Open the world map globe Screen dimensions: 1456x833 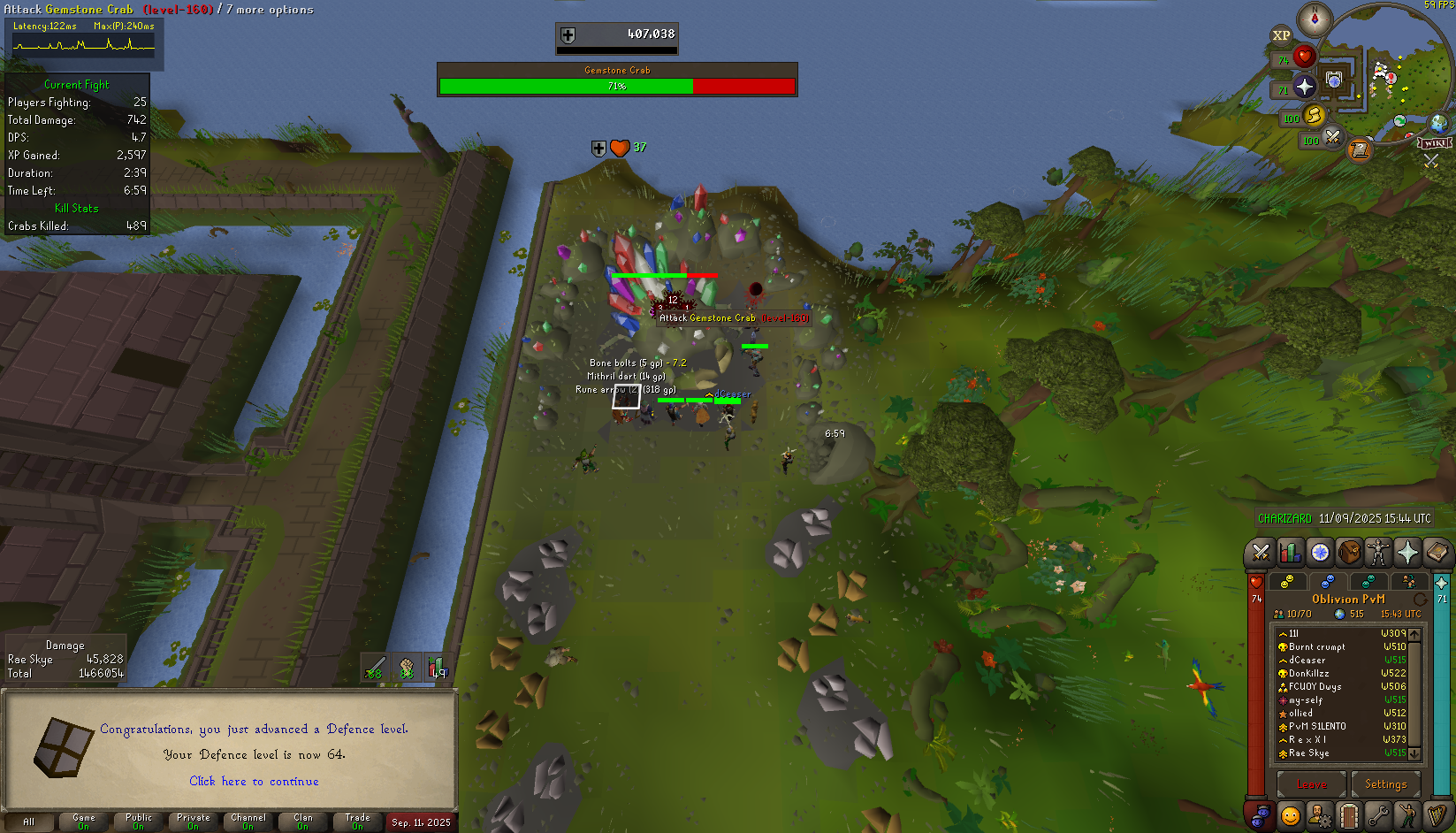point(1438,123)
